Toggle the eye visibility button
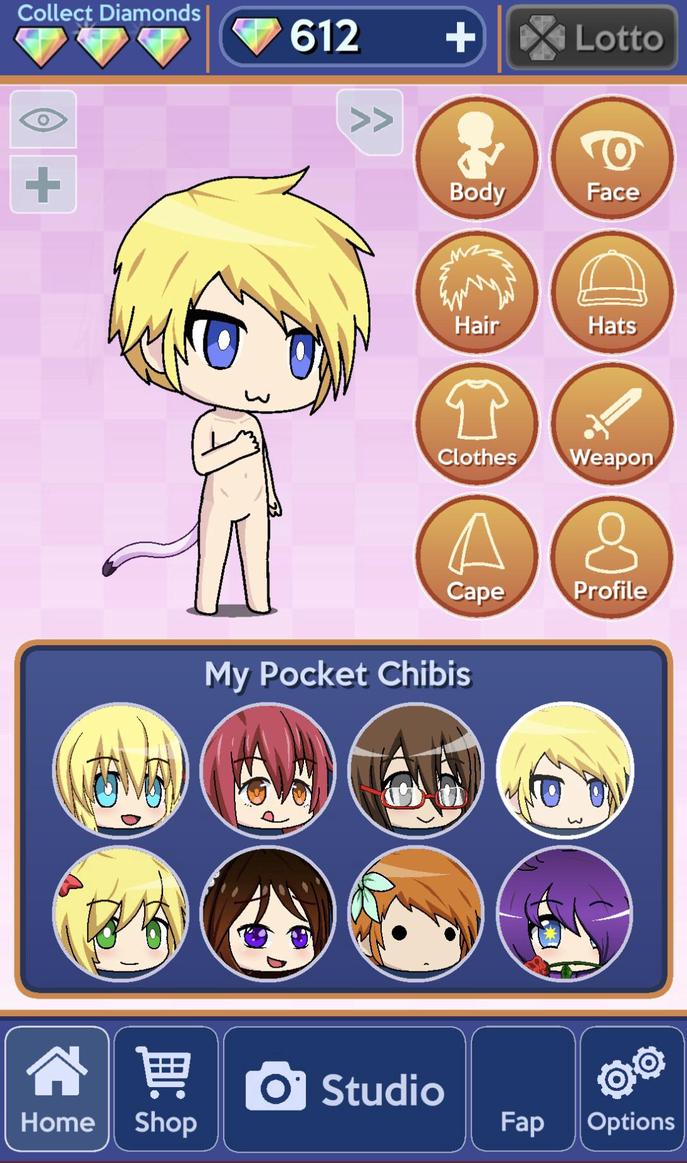The width and height of the screenshot is (687, 1163). tap(43, 120)
